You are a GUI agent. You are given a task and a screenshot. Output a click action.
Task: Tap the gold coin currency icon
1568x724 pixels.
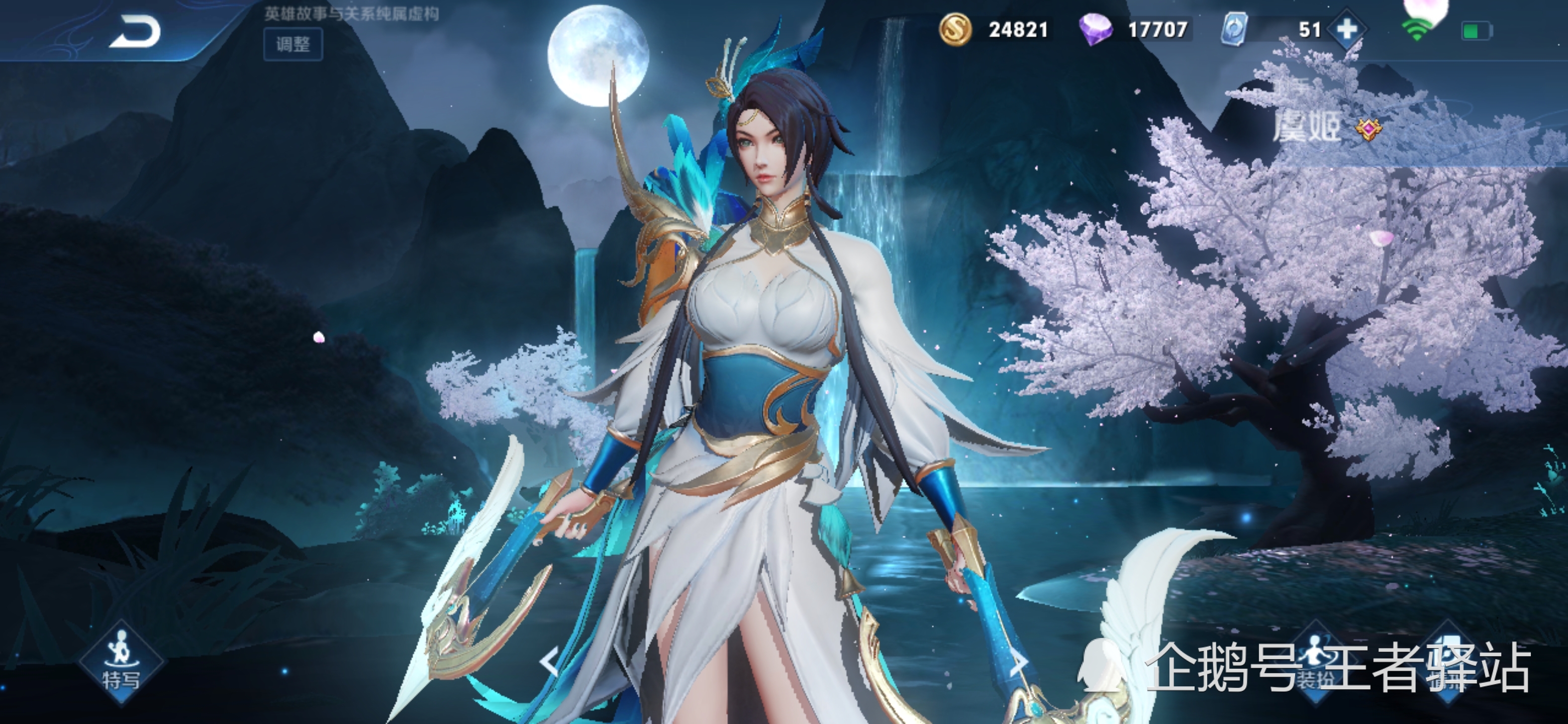(954, 29)
